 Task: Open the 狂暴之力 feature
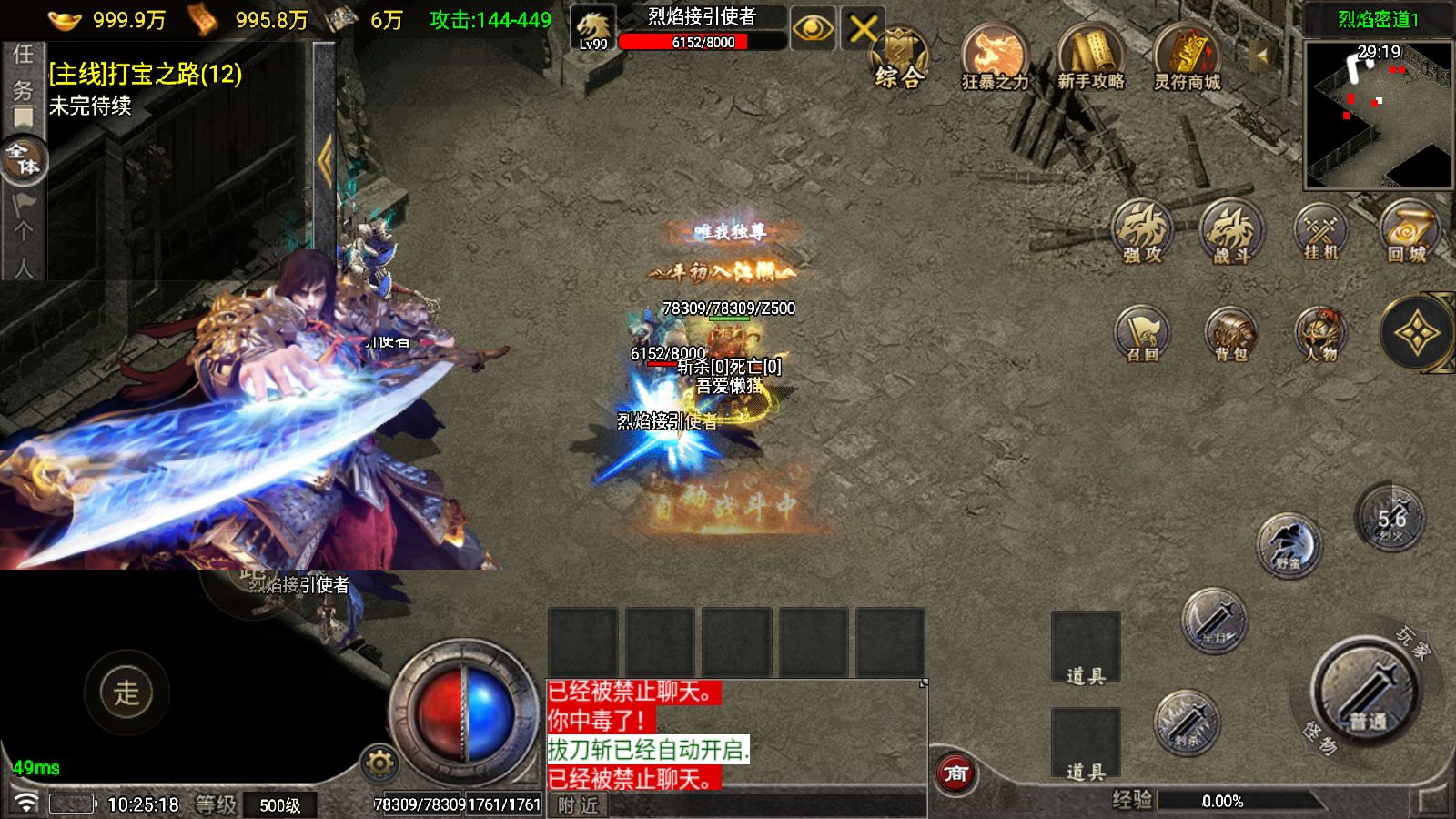click(995, 57)
